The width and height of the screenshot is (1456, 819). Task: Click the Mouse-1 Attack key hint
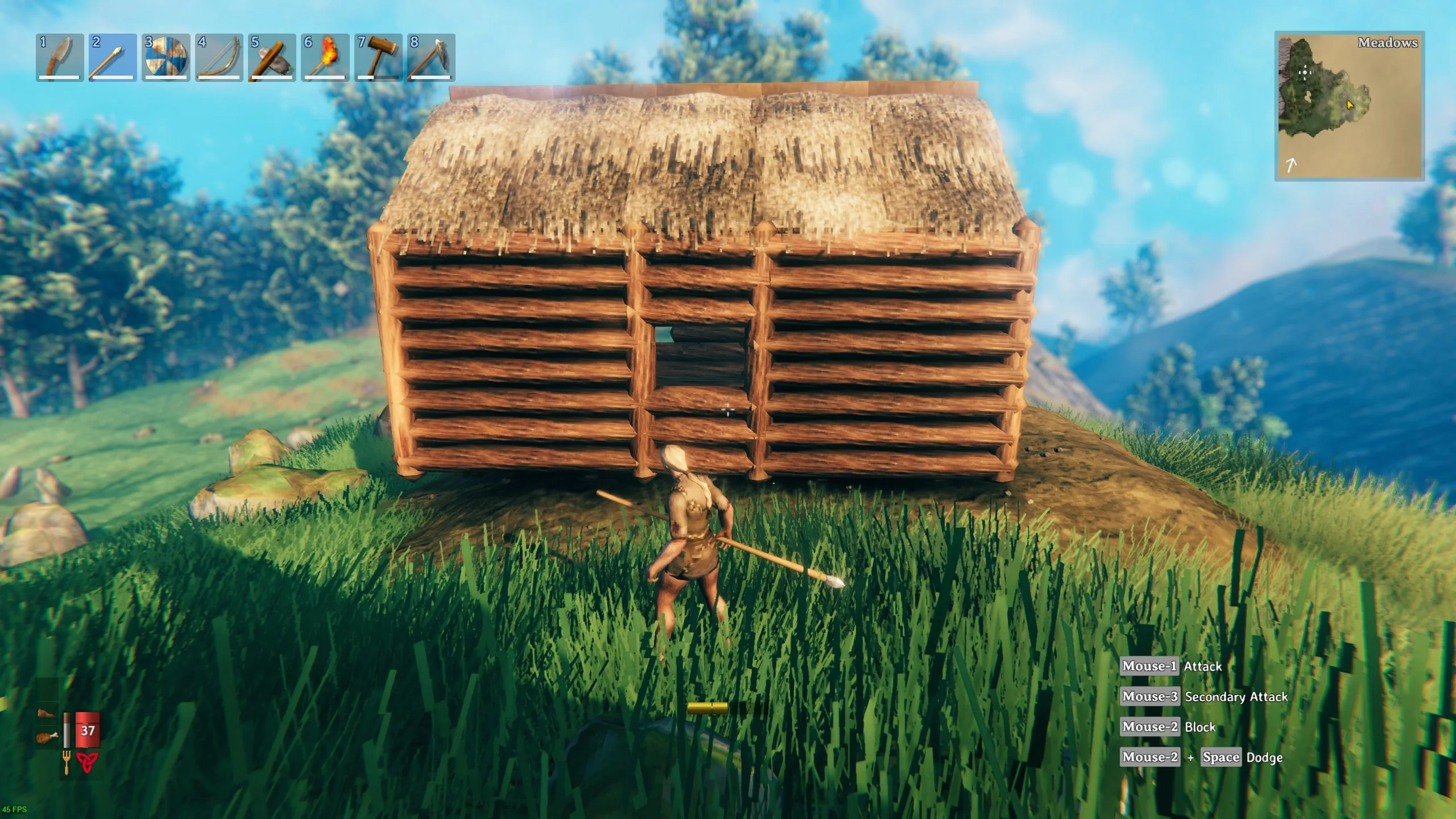pos(1149,666)
